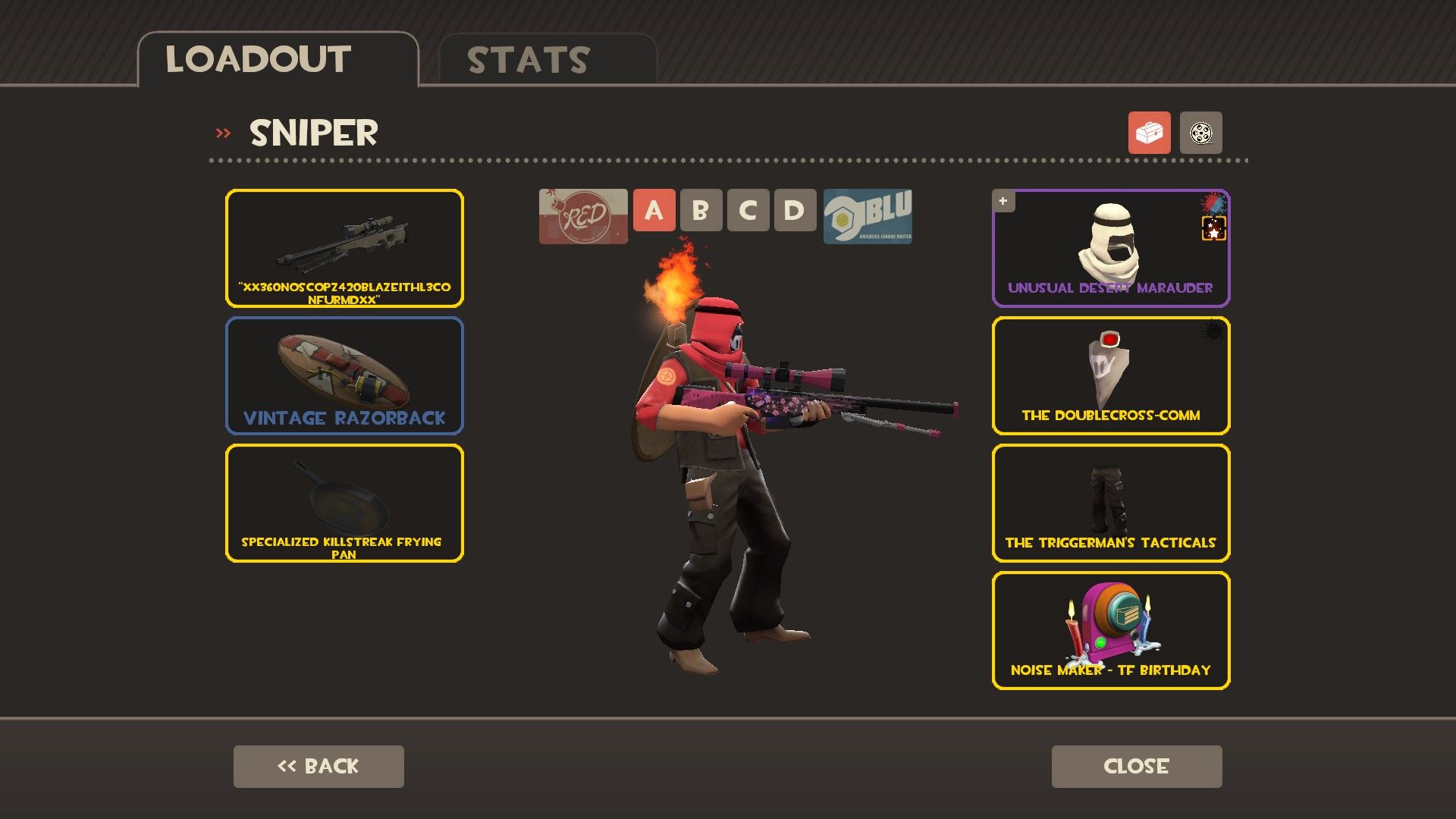
Task: Open the Triggerman's Tacticals slot
Action: click(1111, 503)
